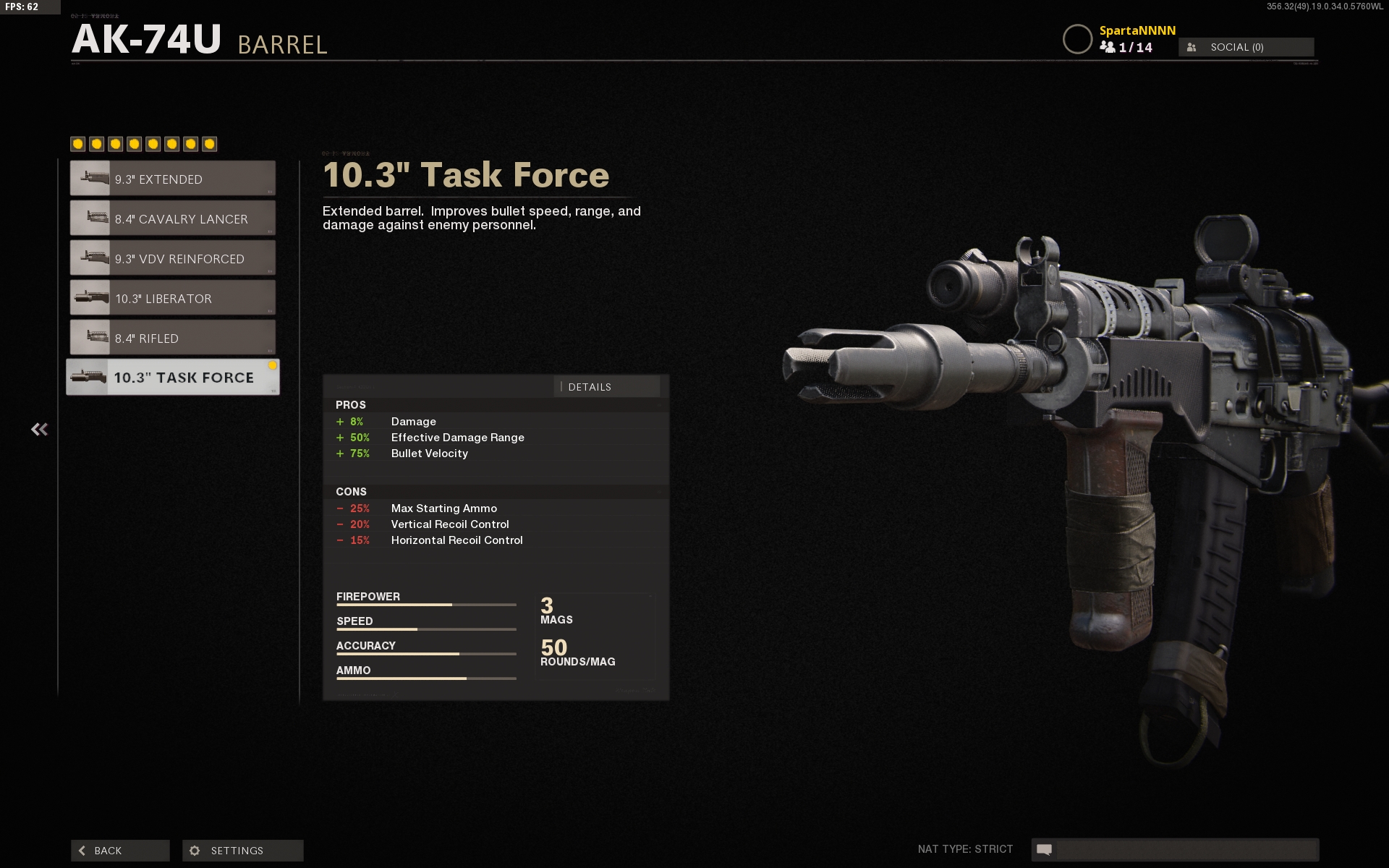
Task: Pick the 9.3" VDV Reinforced barrel
Action: point(172,258)
